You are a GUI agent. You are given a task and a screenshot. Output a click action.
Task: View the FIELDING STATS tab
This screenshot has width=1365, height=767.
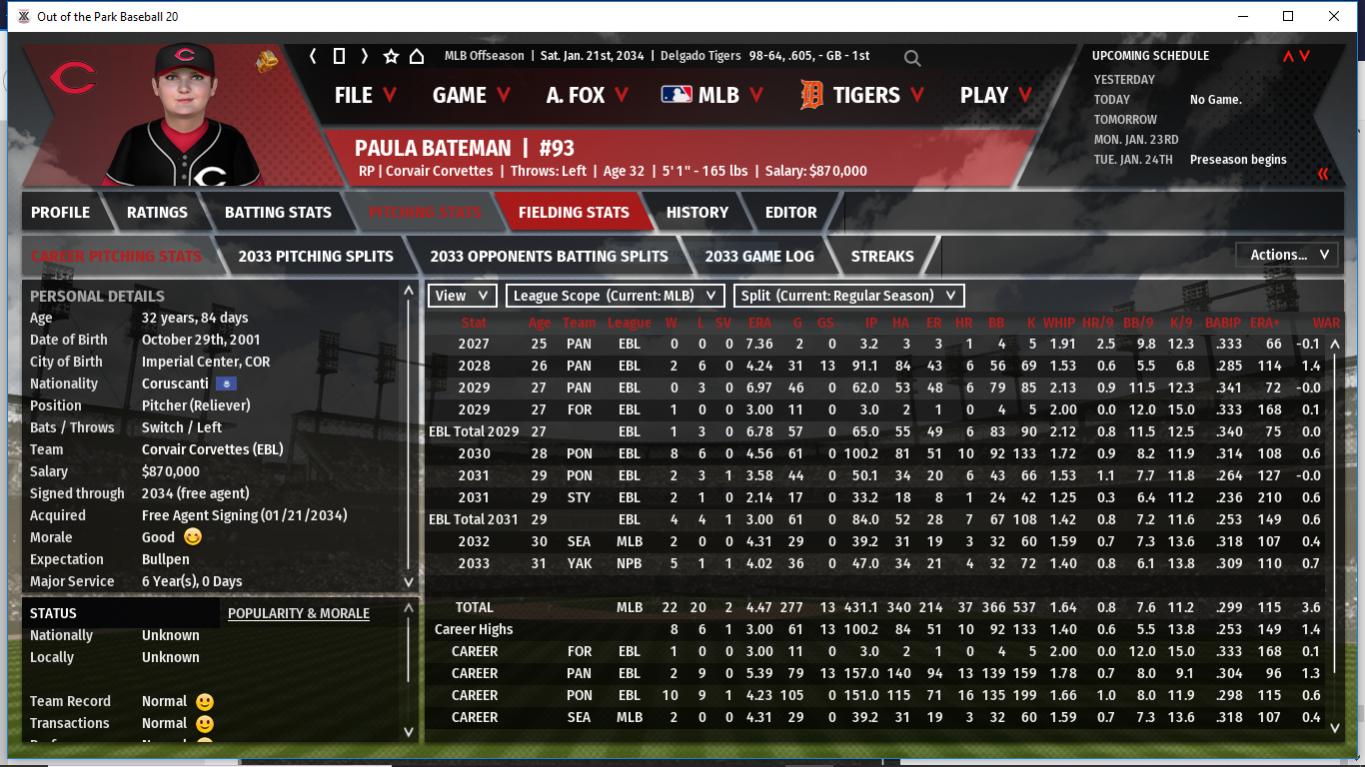(573, 212)
